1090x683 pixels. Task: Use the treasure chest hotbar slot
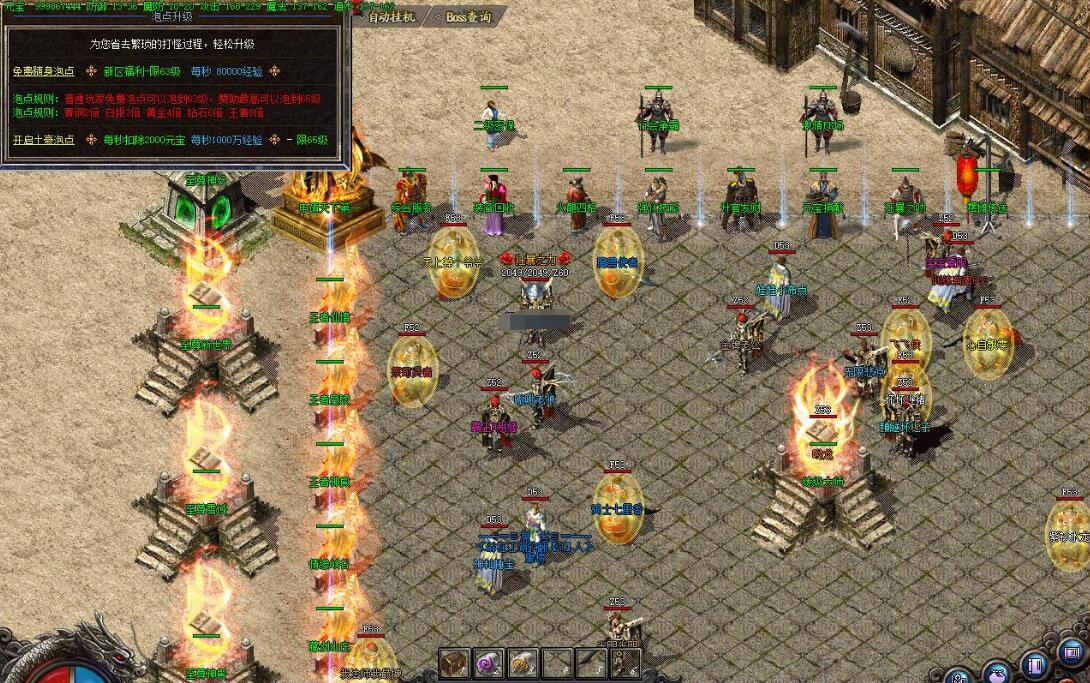click(x=455, y=663)
